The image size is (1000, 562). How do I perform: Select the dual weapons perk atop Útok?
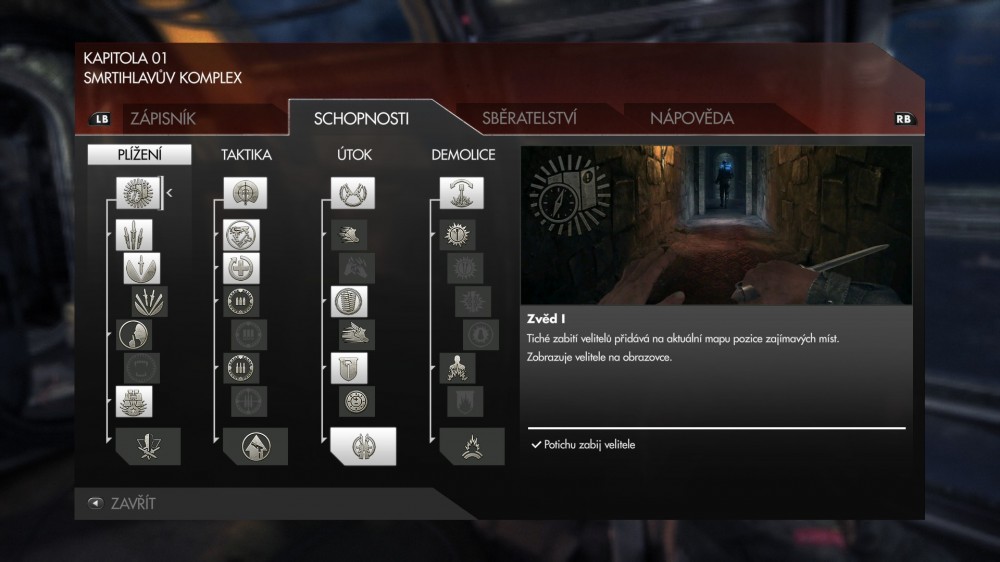click(353, 193)
